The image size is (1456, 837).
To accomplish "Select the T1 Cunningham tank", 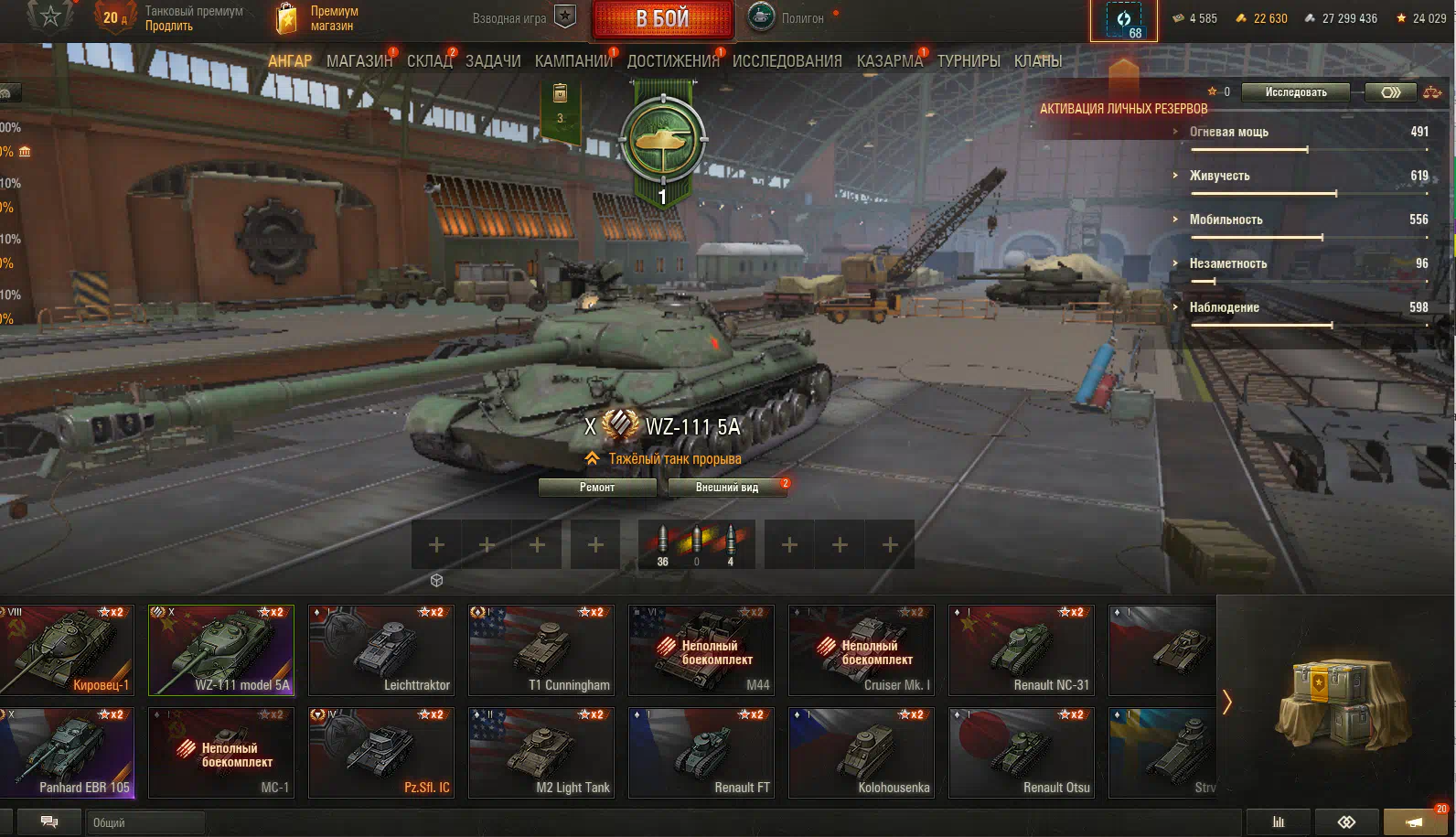I will 541,650.
